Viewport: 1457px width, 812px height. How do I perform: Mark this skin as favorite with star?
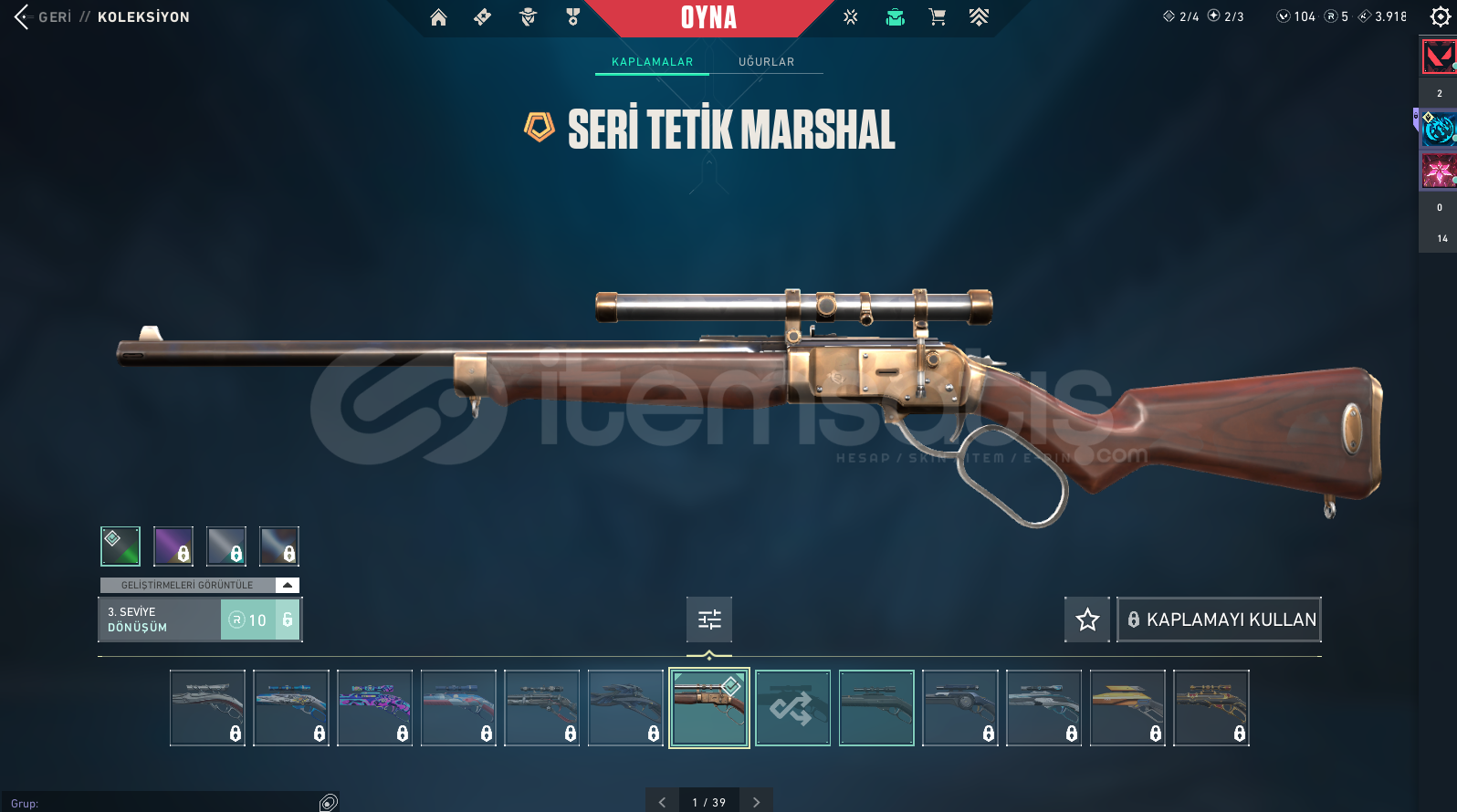click(1087, 620)
